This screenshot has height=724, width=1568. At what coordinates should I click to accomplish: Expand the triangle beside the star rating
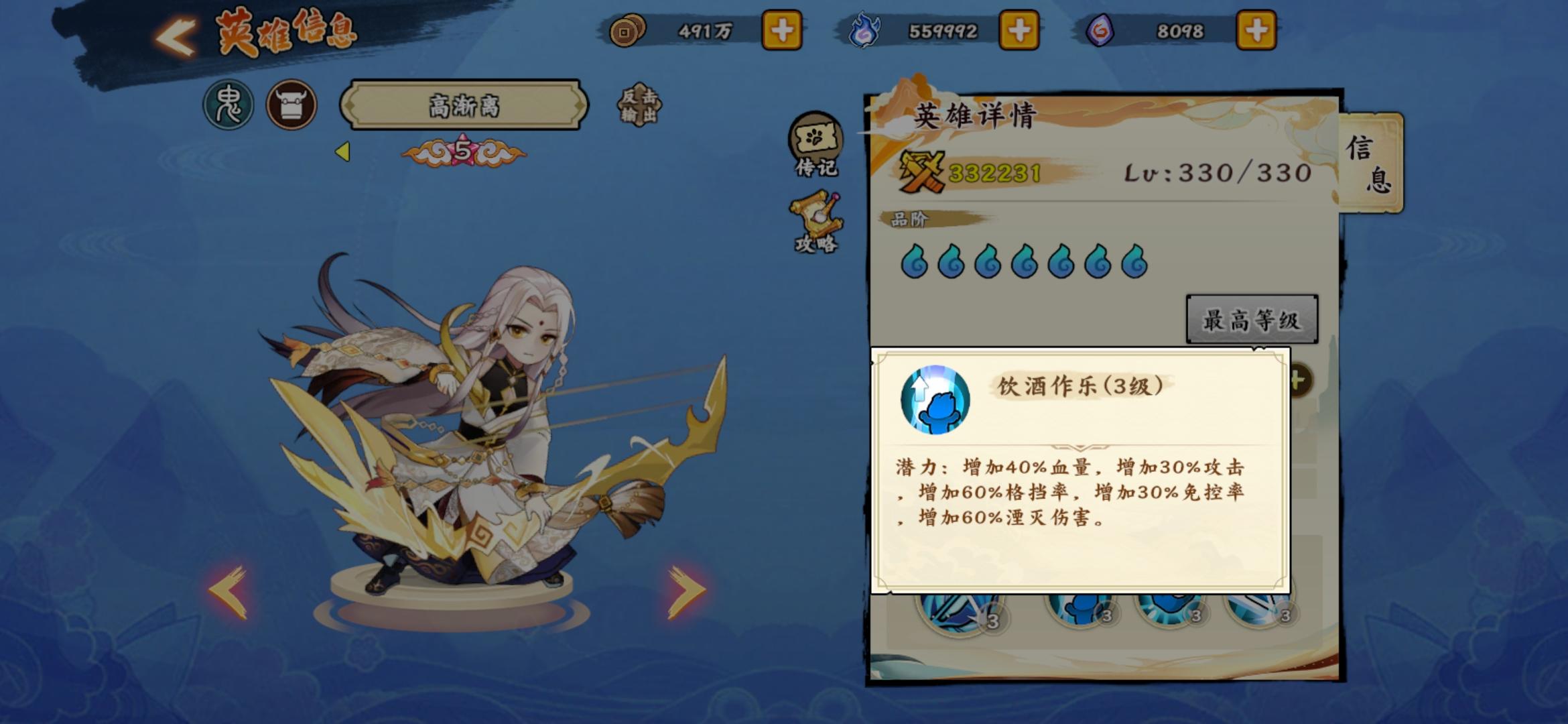click(344, 152)
